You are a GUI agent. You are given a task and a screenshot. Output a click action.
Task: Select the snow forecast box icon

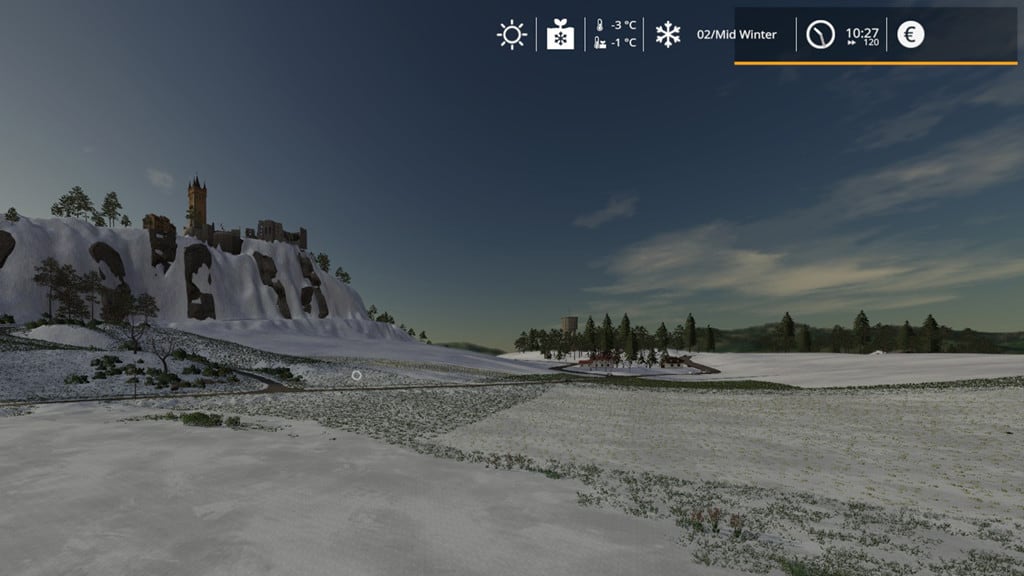click(x=561, y=35)
